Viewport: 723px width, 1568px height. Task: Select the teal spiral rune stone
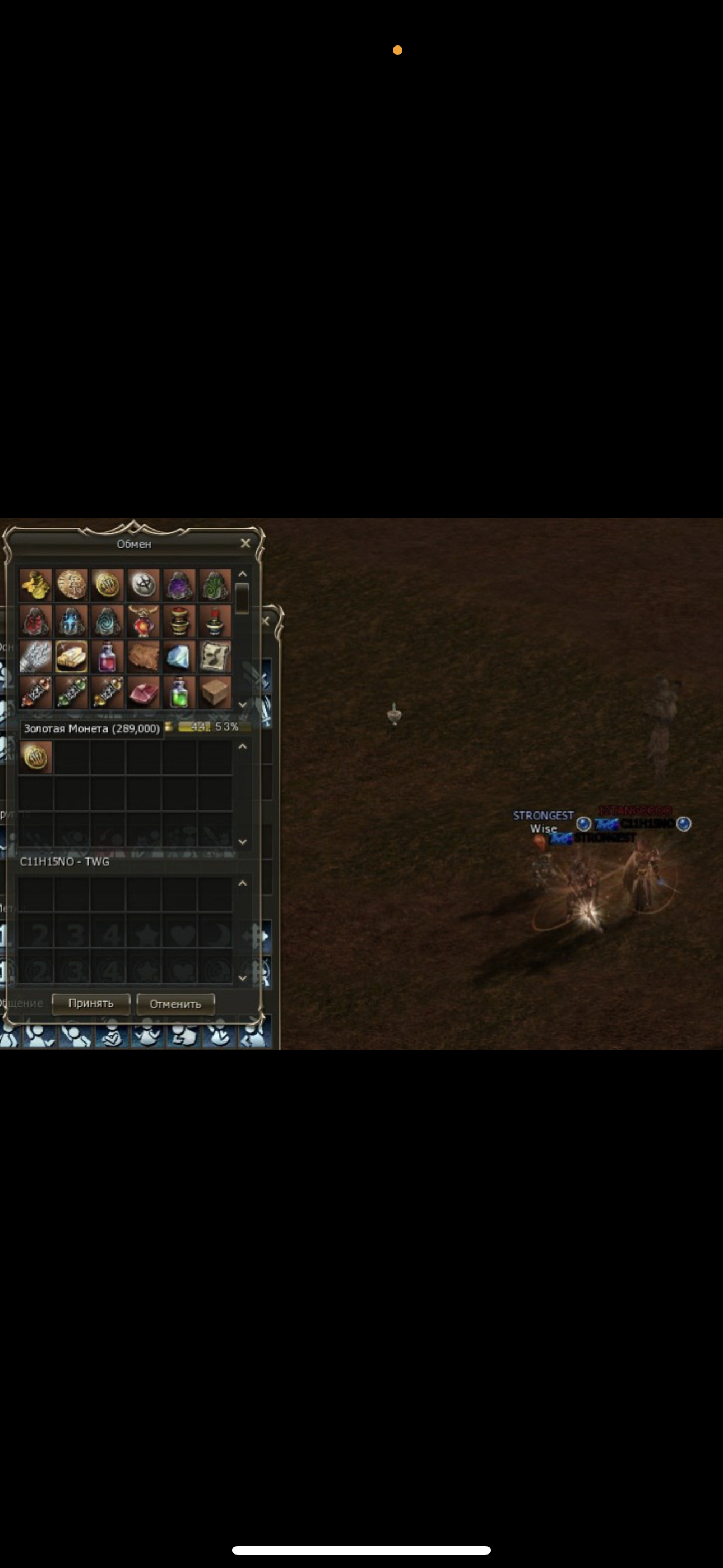click(x=107, y=621)
